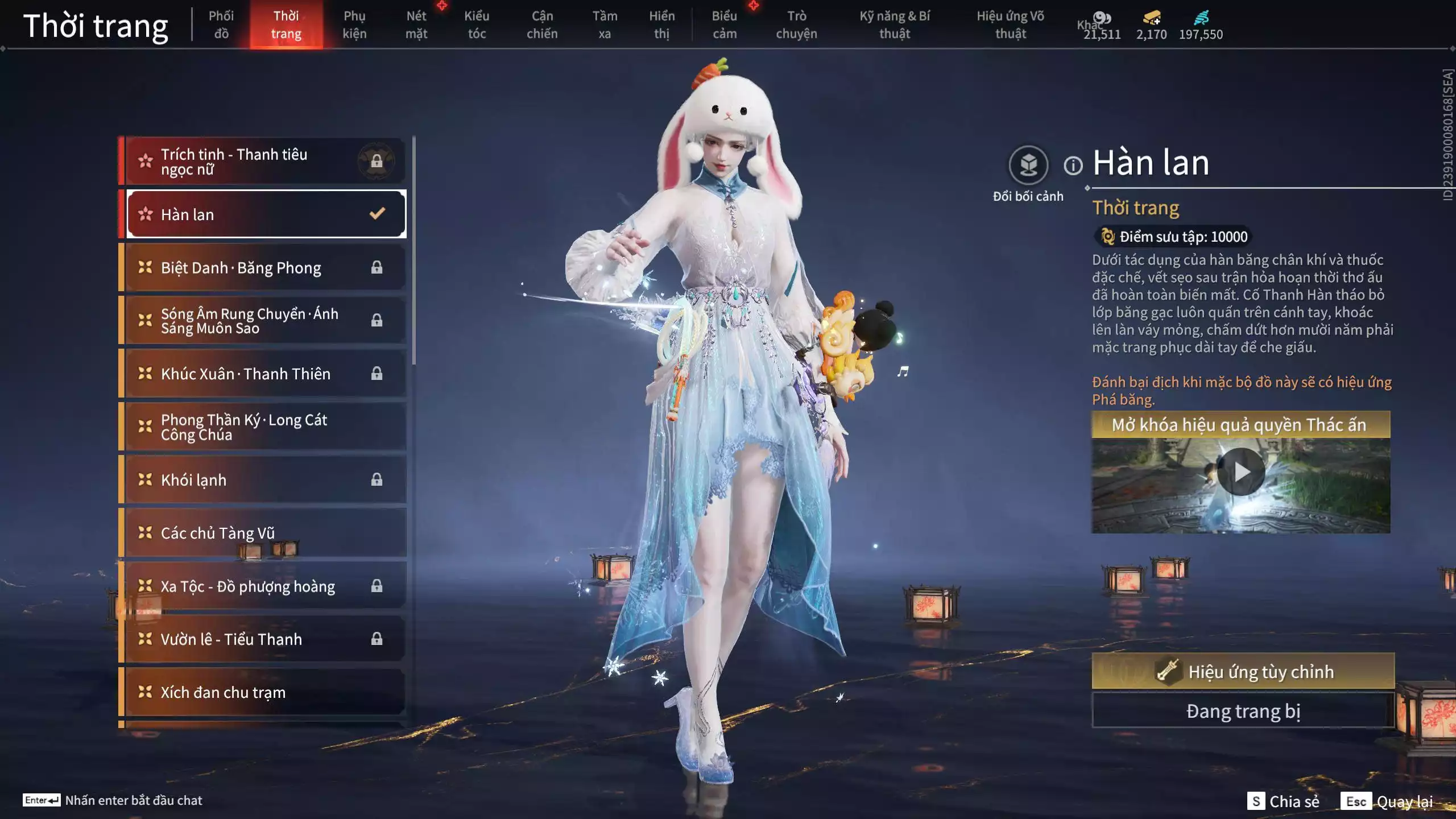
Task: Open the Cận chiến tab
Action: click(x=542, y=25)
